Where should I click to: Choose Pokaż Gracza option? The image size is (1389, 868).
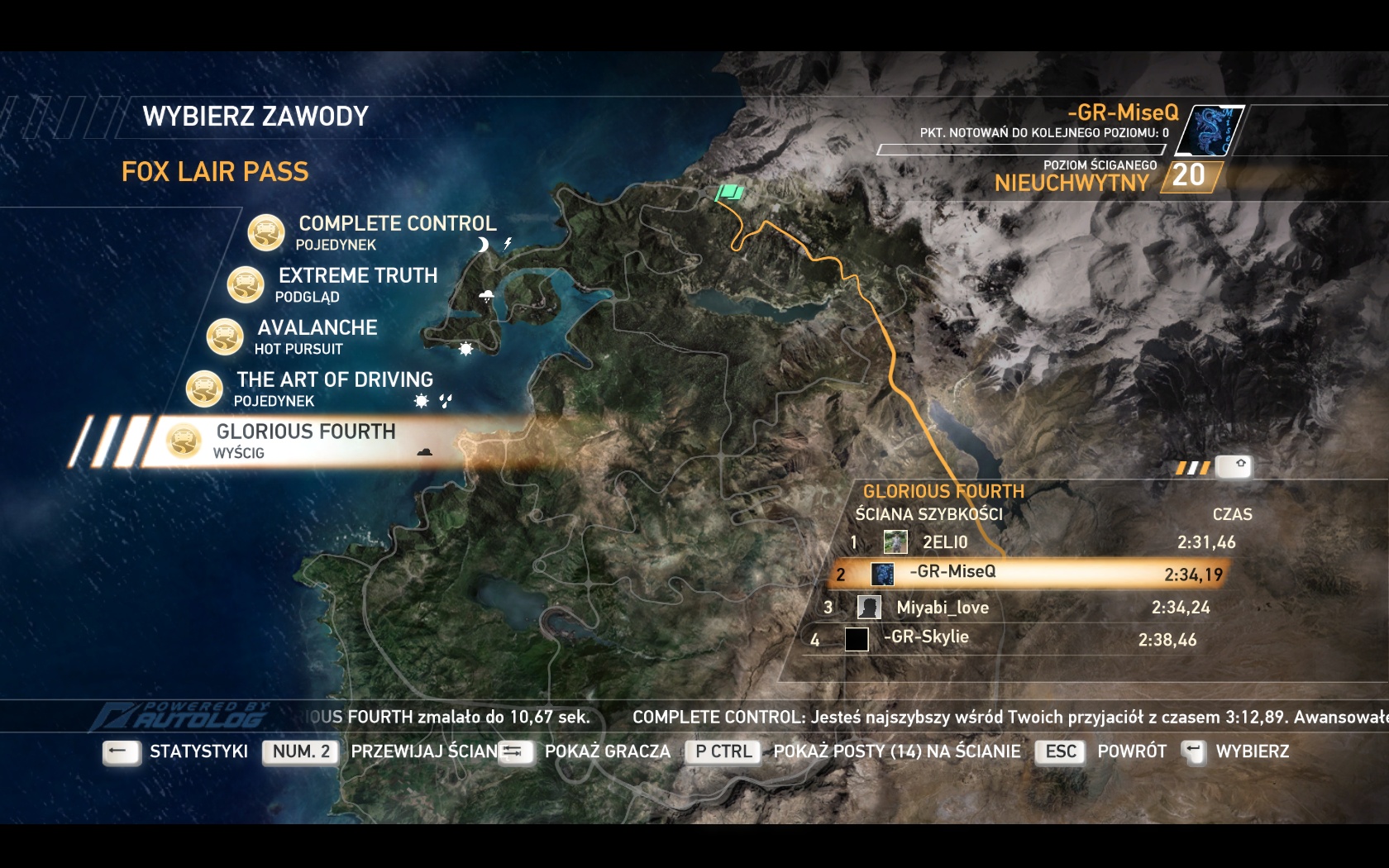[x=607, y=751]
